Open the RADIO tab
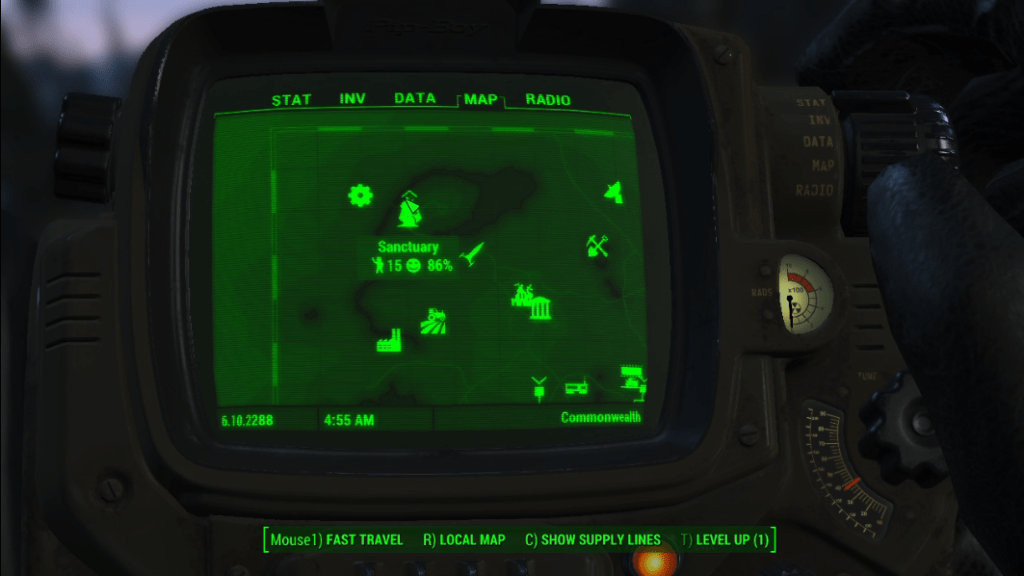The height and width of the screenshot is (576, 1024). click(548, 100)
